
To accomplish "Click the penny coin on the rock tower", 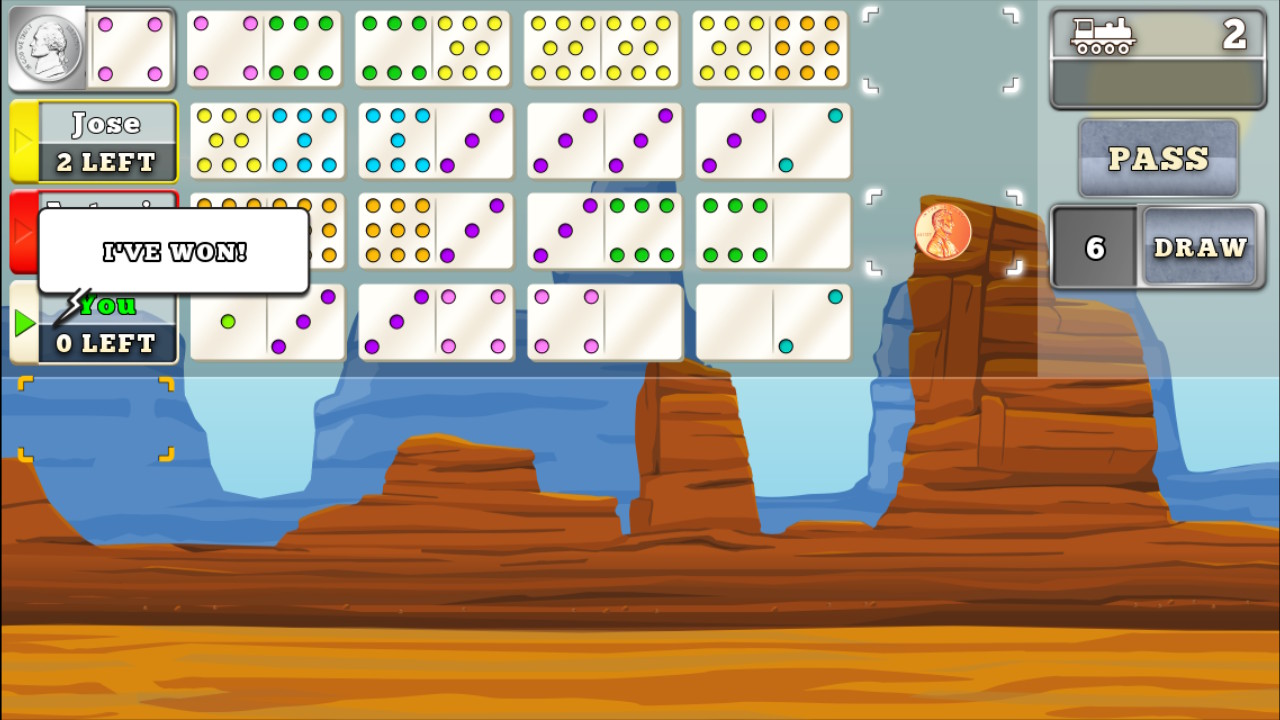I will pyautogui.click(x=944, y=232).
